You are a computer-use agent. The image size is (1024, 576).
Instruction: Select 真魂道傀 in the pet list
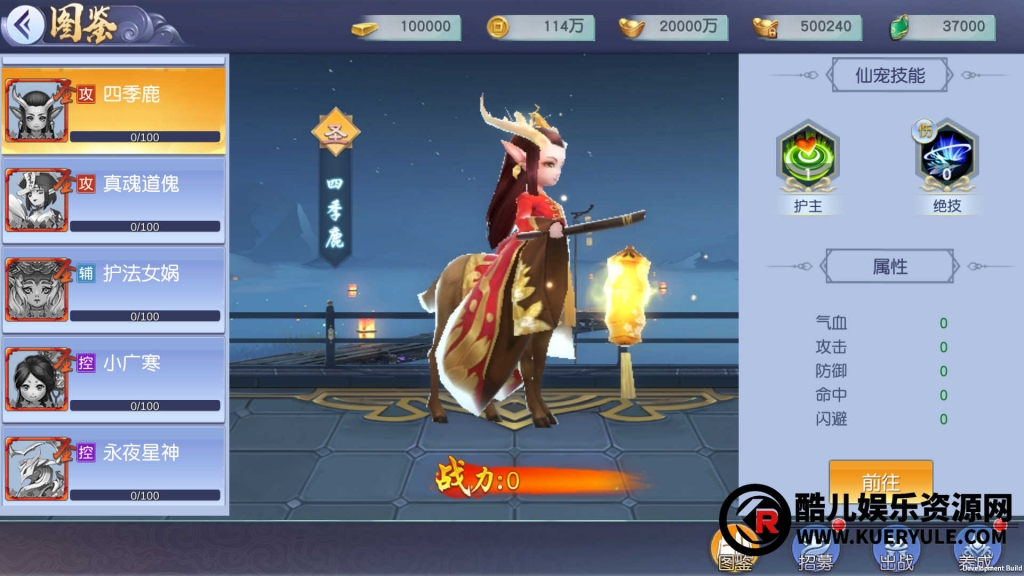[x=113, y=200]
